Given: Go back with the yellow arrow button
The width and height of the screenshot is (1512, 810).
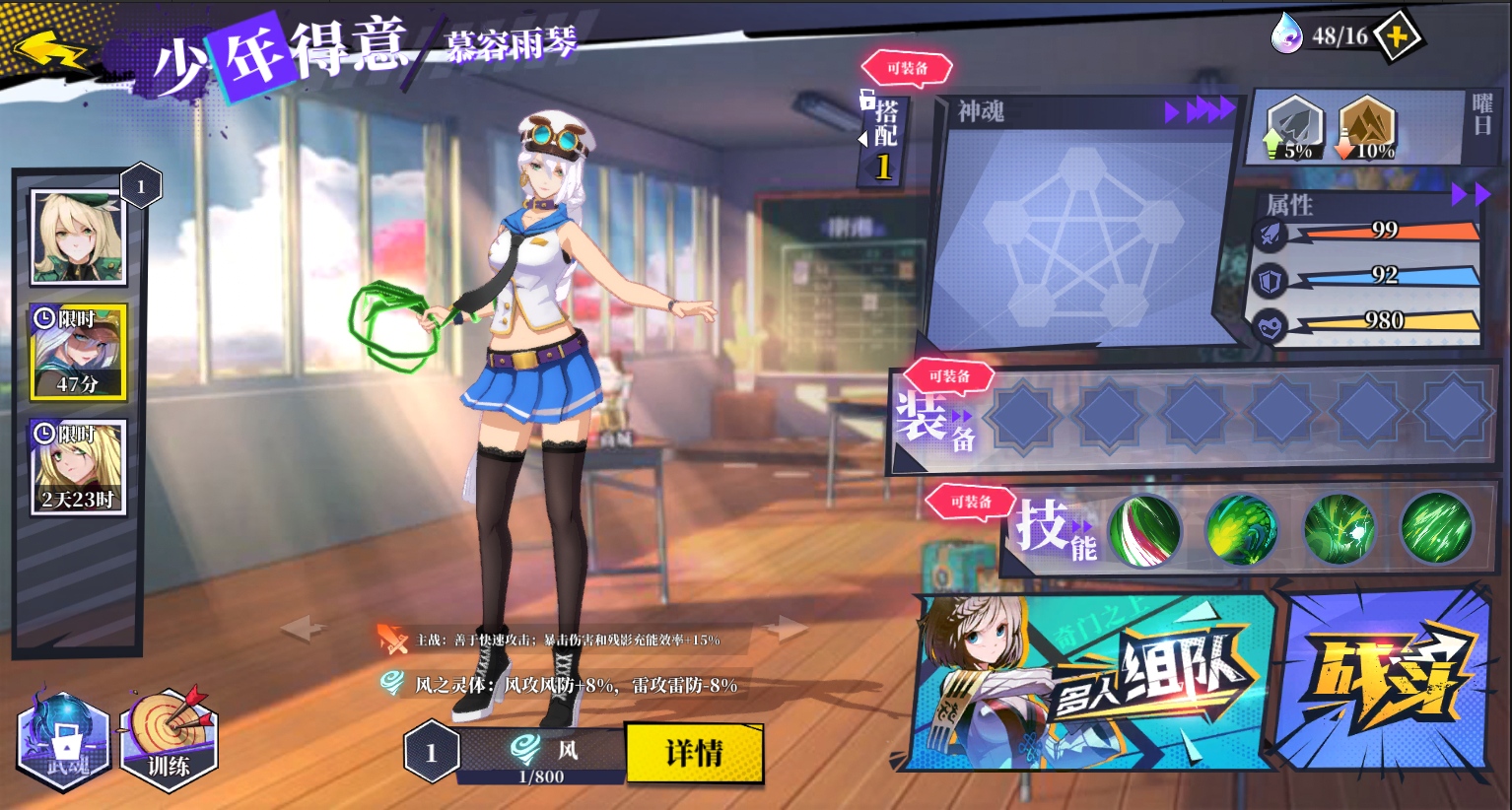Looking at the screenshot, I should coord(49,49).
